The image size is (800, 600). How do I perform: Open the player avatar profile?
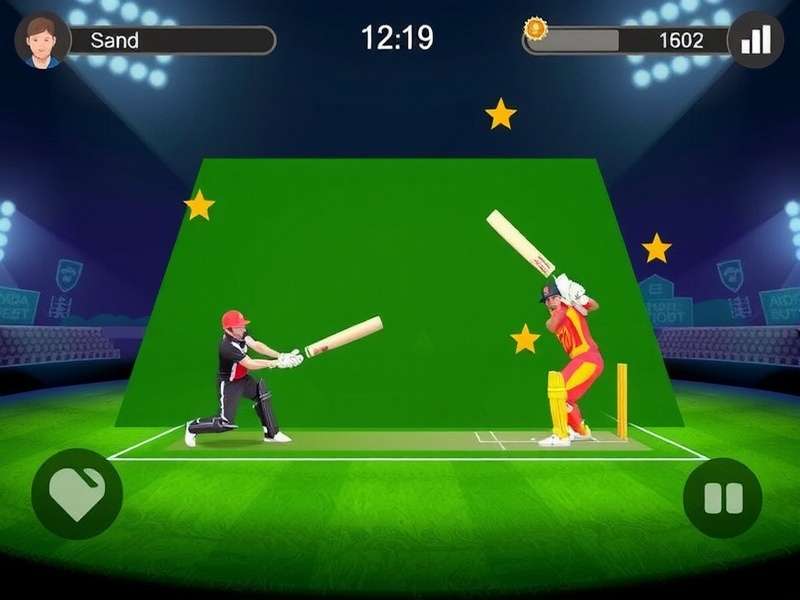[42, 40]
